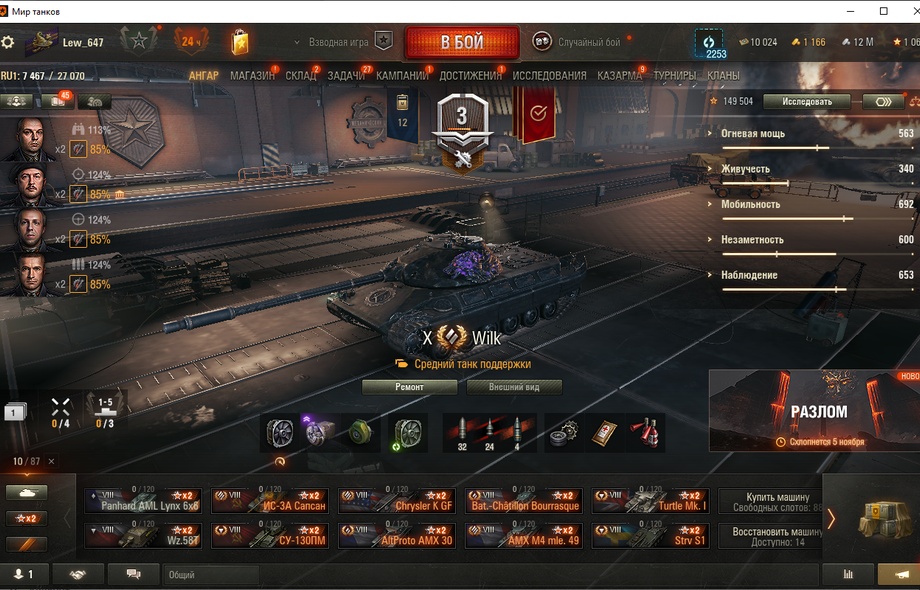
Task: Start battle with the В БОЙ button
Action: click(x=461, y=43)
